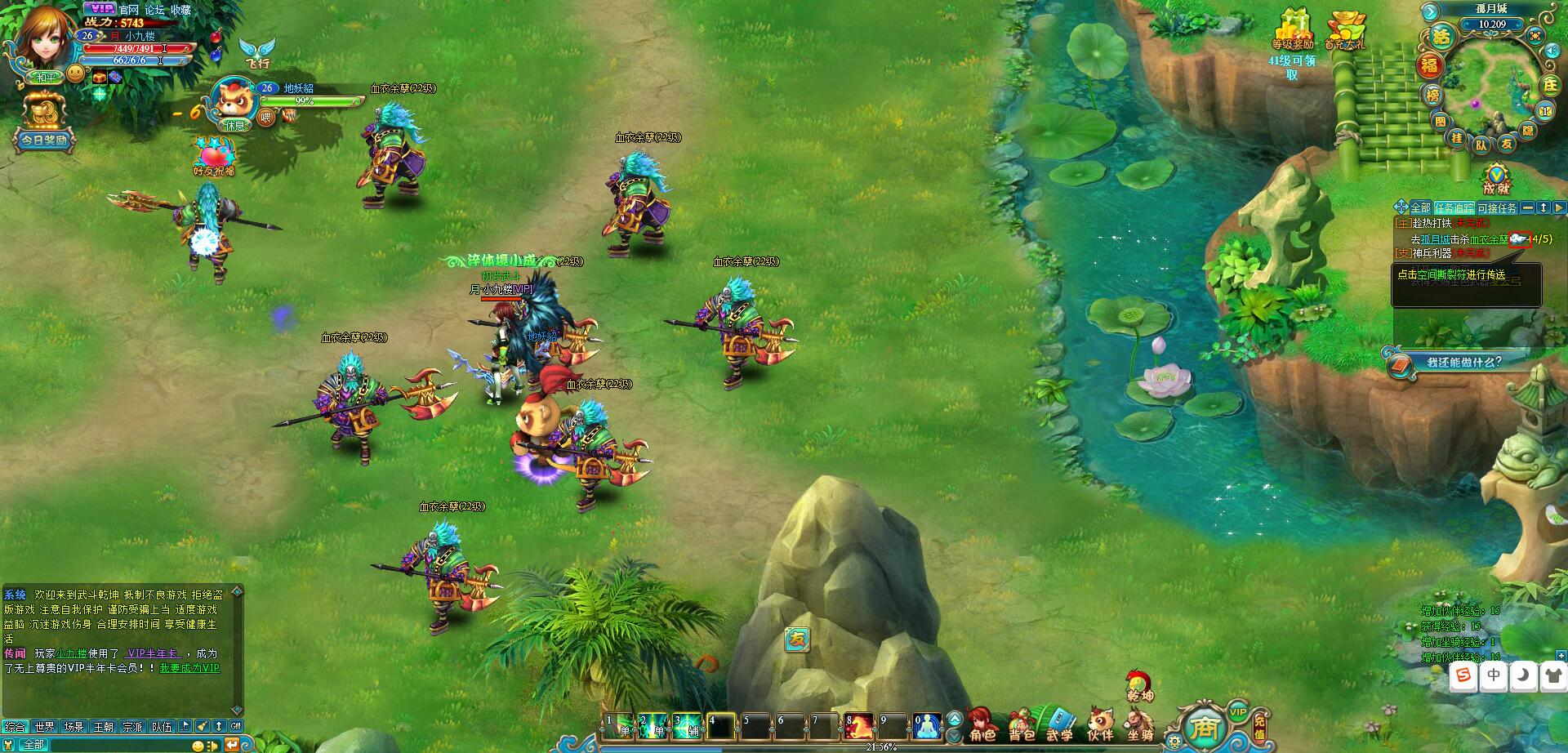Open the 好友 friends panel on minimap
The height and width of the screenshot is (753, 1568).
pos(1505,145)
